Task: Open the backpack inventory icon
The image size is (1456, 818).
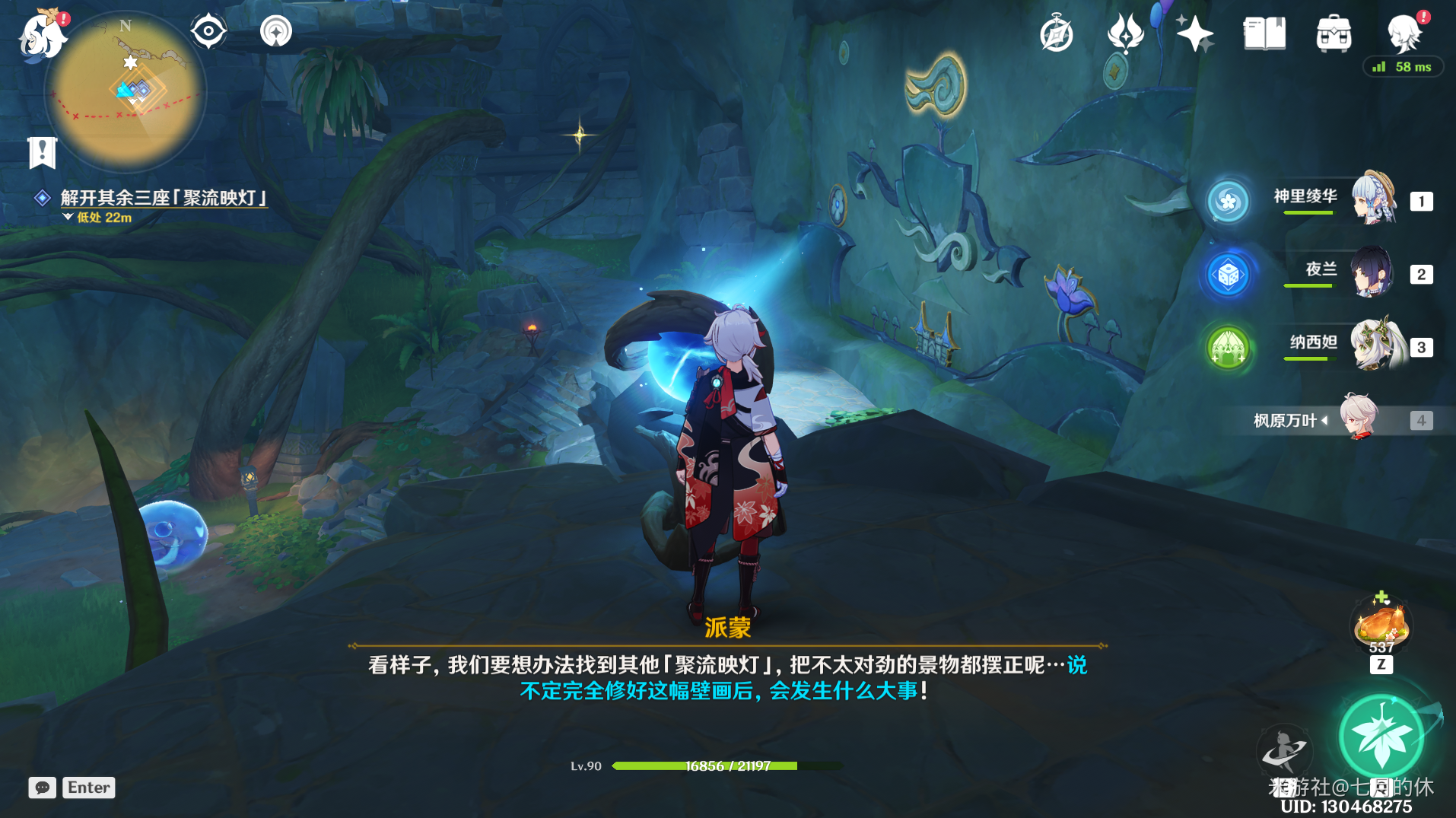Action: pyautogui.click(x=1334, y=34)
